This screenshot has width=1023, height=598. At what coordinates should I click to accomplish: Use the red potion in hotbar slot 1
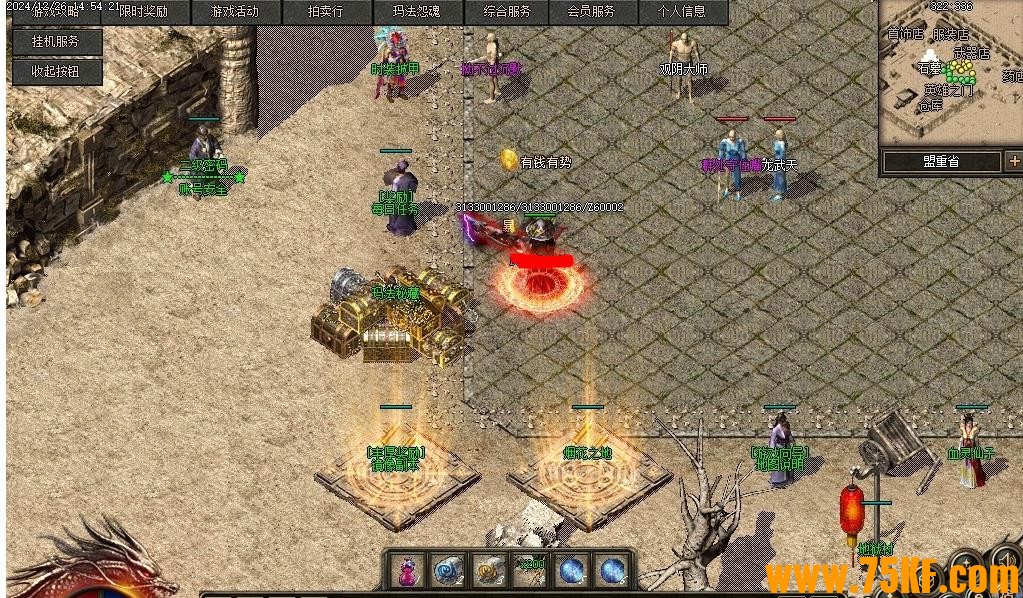[408, 571]
